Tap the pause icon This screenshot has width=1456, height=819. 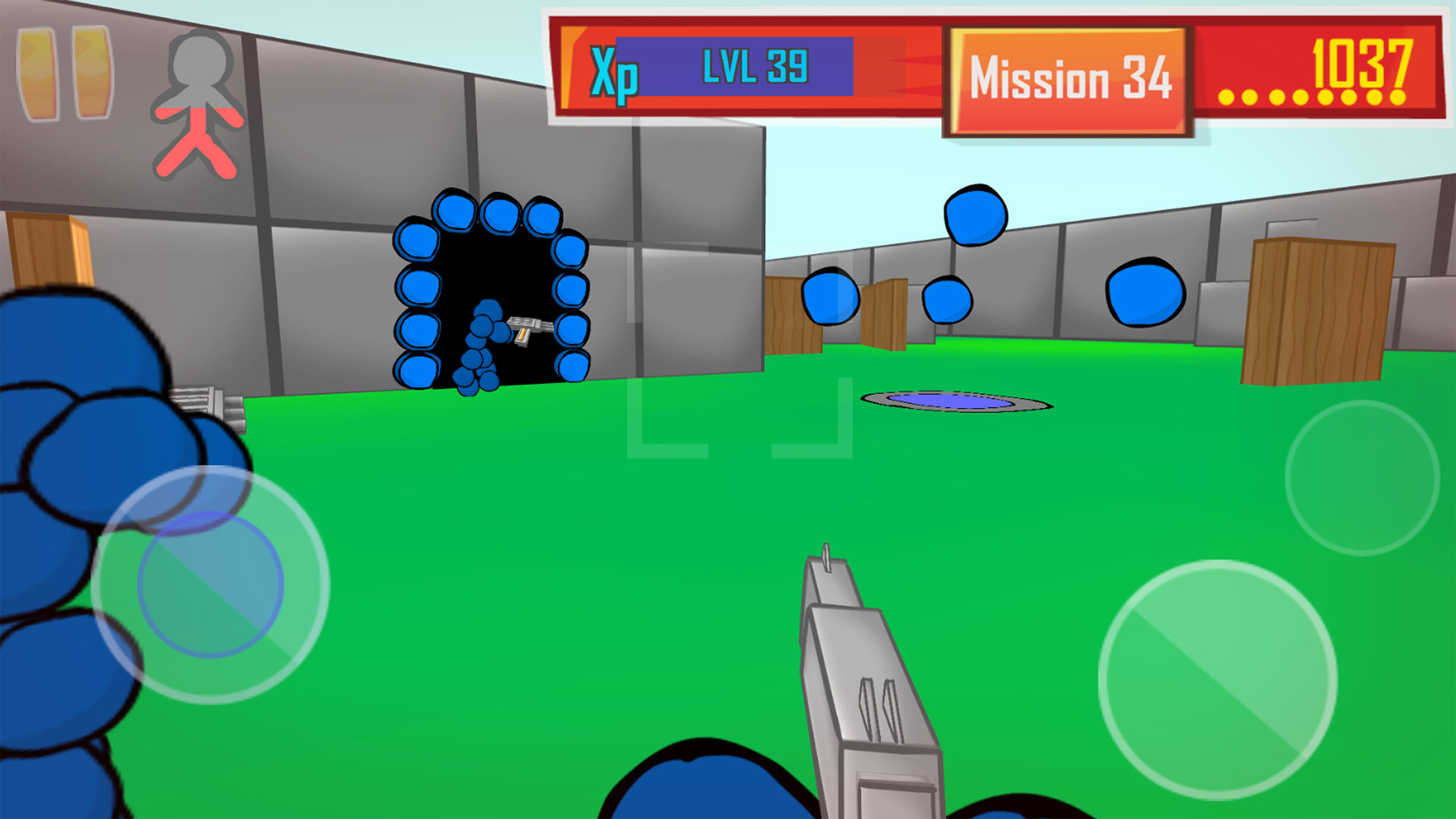pos(64,72)
